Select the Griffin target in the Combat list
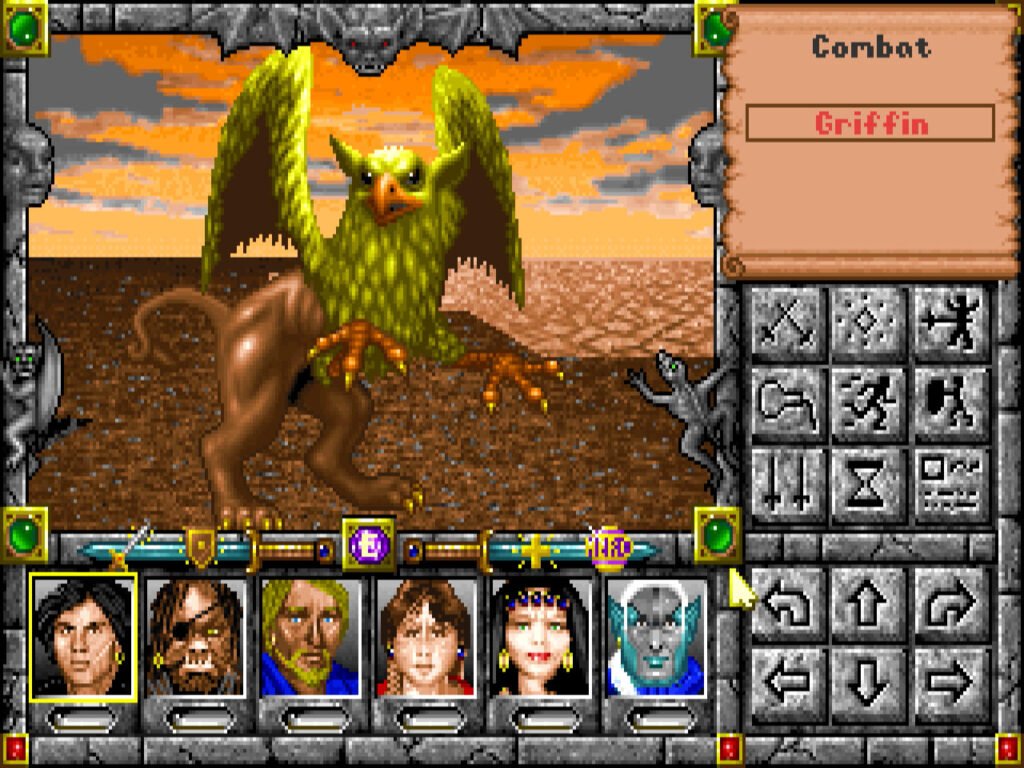This screenshot has width=1024, height=768. click(x=870, y=124)
